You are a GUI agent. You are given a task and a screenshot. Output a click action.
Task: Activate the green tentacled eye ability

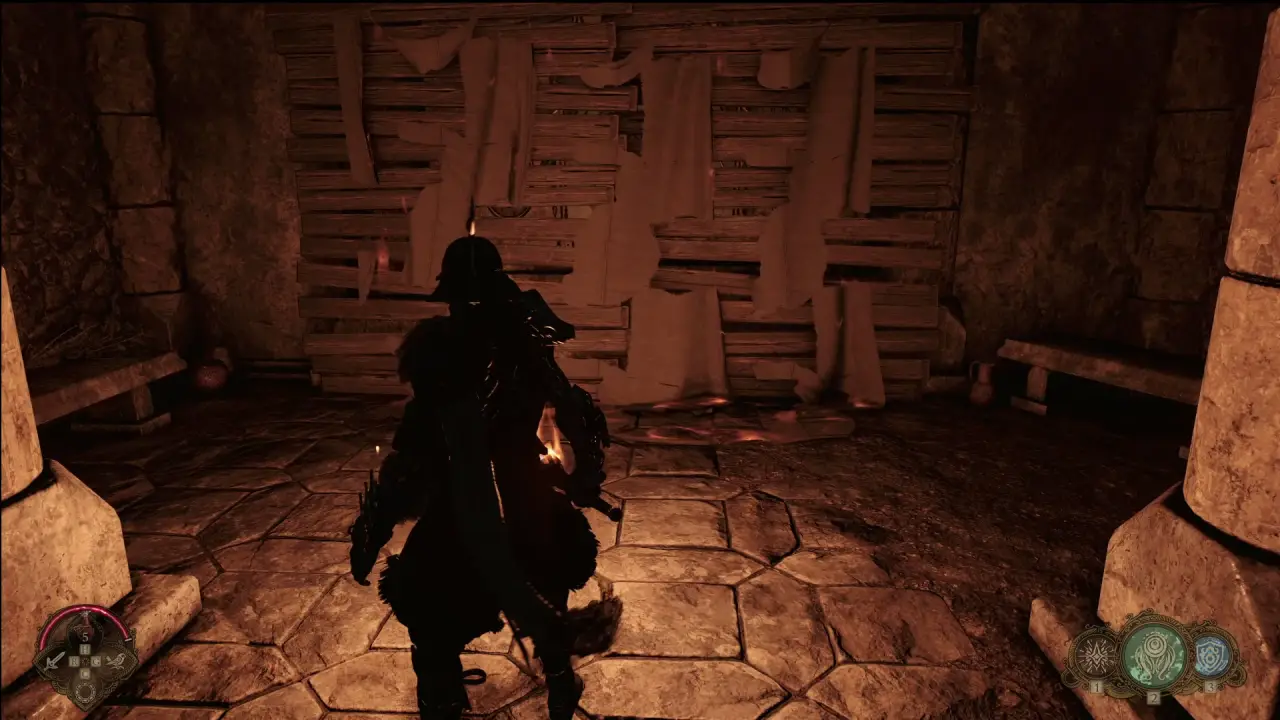point(1153,655)
